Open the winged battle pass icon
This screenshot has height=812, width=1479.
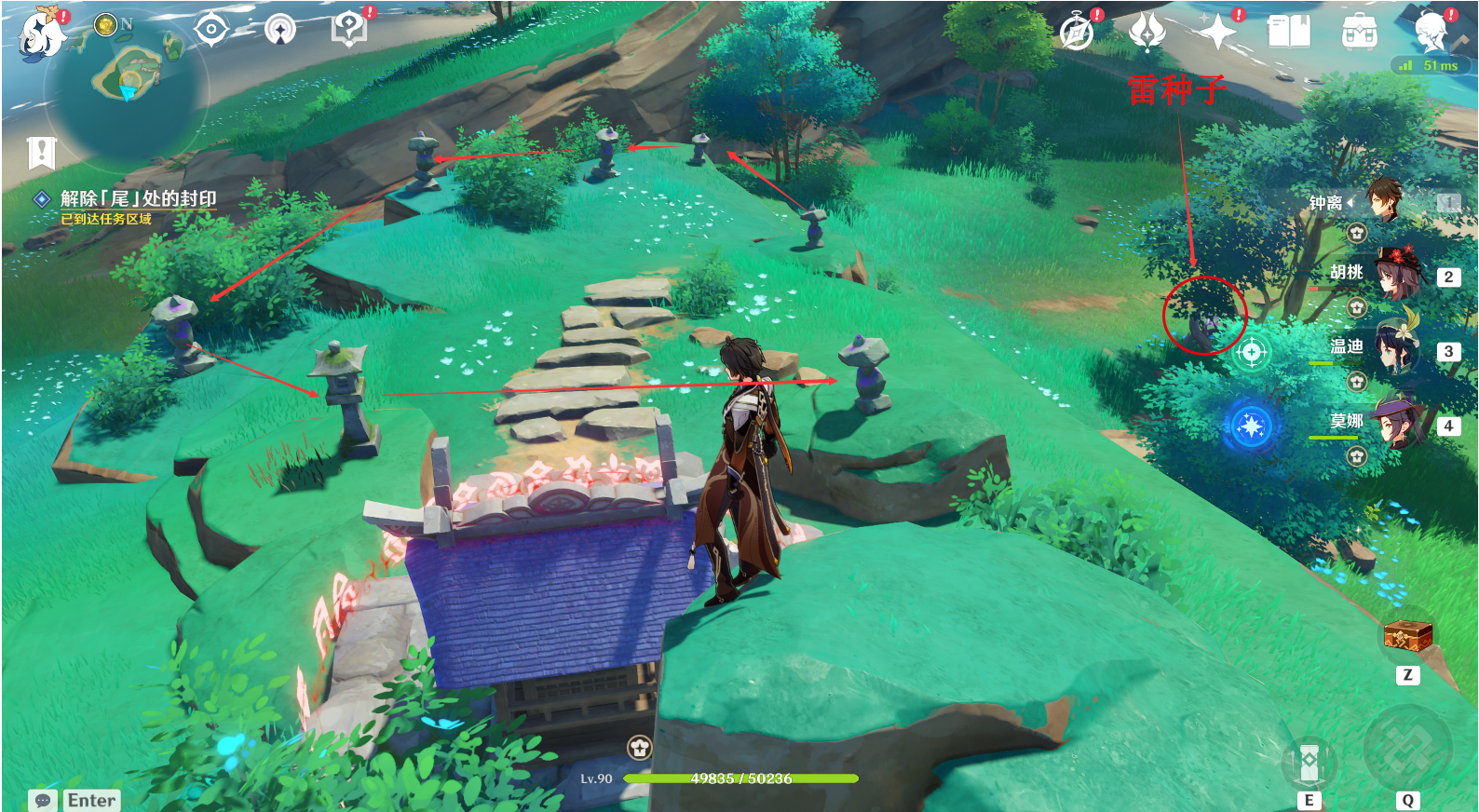1147,33
